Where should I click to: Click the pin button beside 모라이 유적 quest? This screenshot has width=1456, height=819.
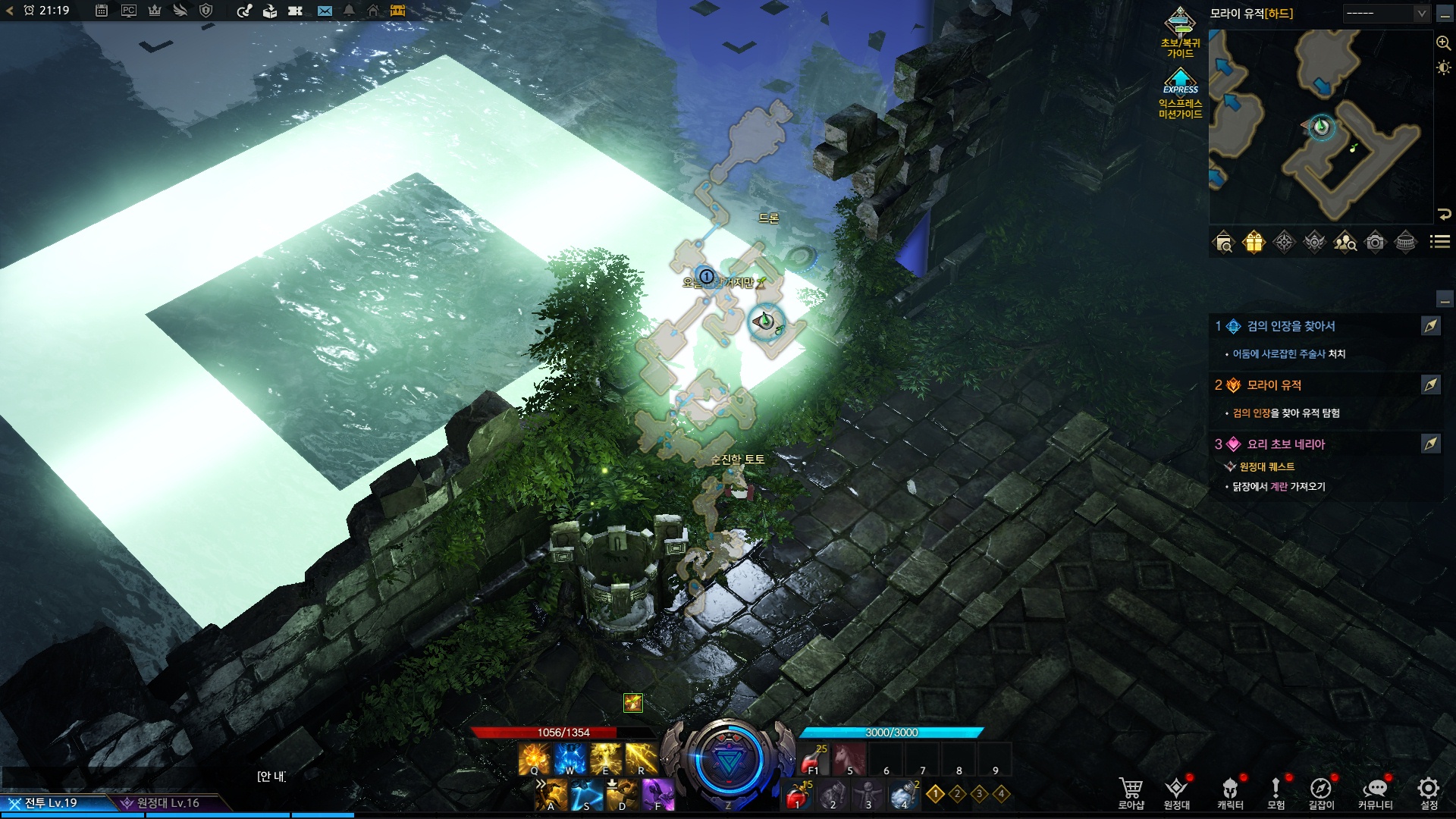pos(1430,385)
